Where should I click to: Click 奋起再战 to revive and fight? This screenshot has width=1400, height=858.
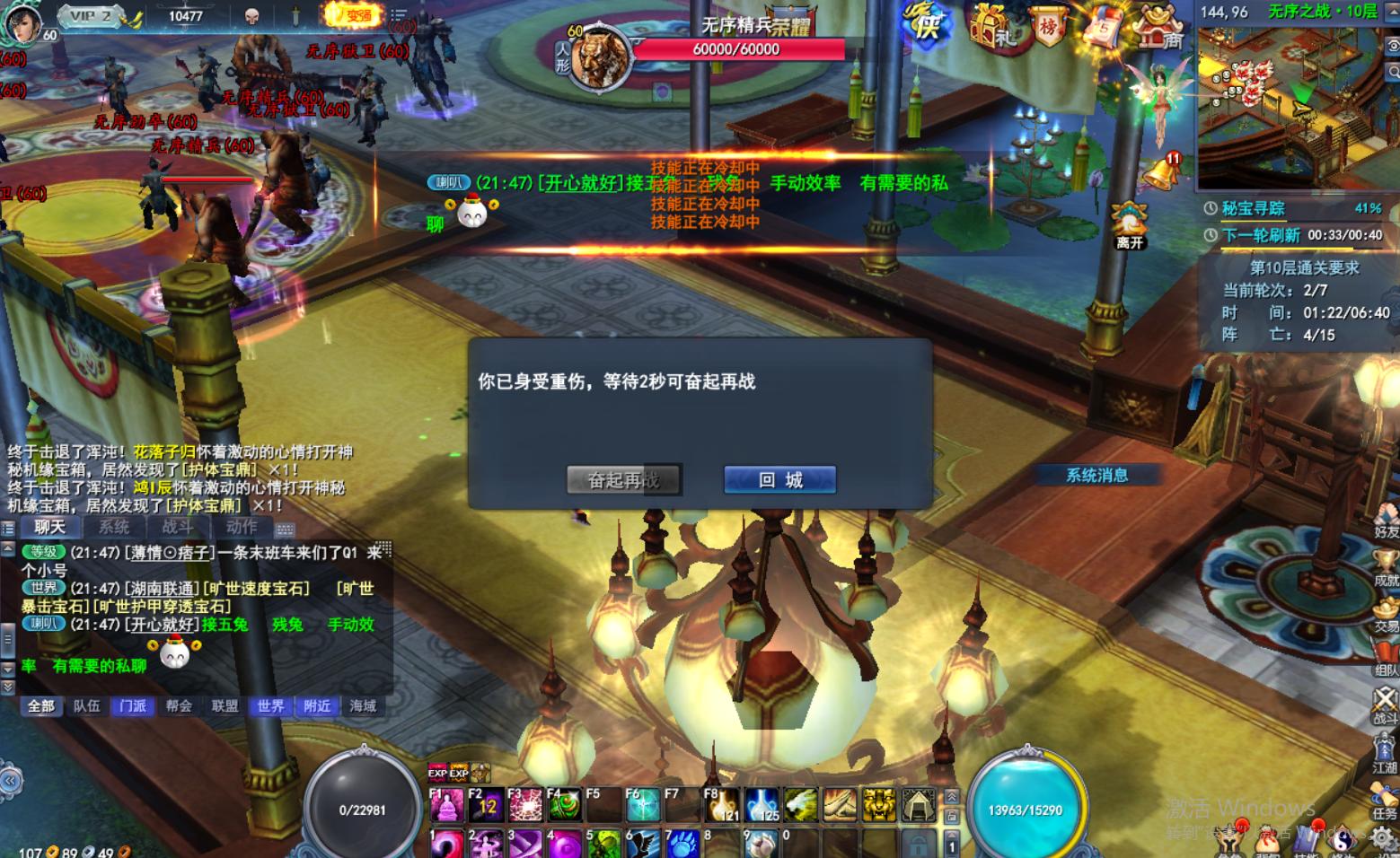point(623,479)
